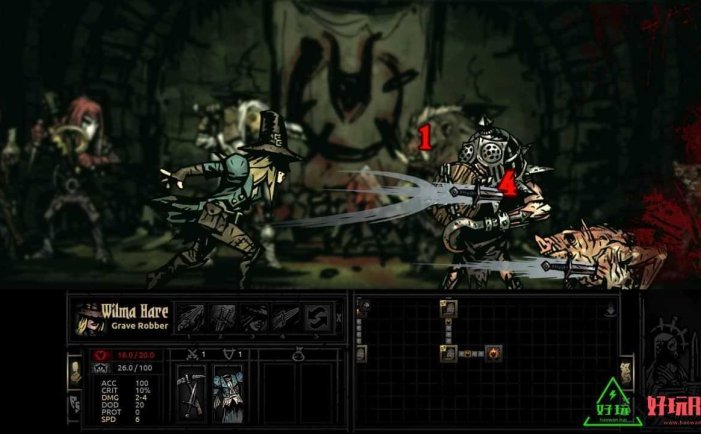Image resolution: width=701 pixels, height=434 pixels.
Task: Click the room at top of map corridor
Action: click(x=447, y=308)
